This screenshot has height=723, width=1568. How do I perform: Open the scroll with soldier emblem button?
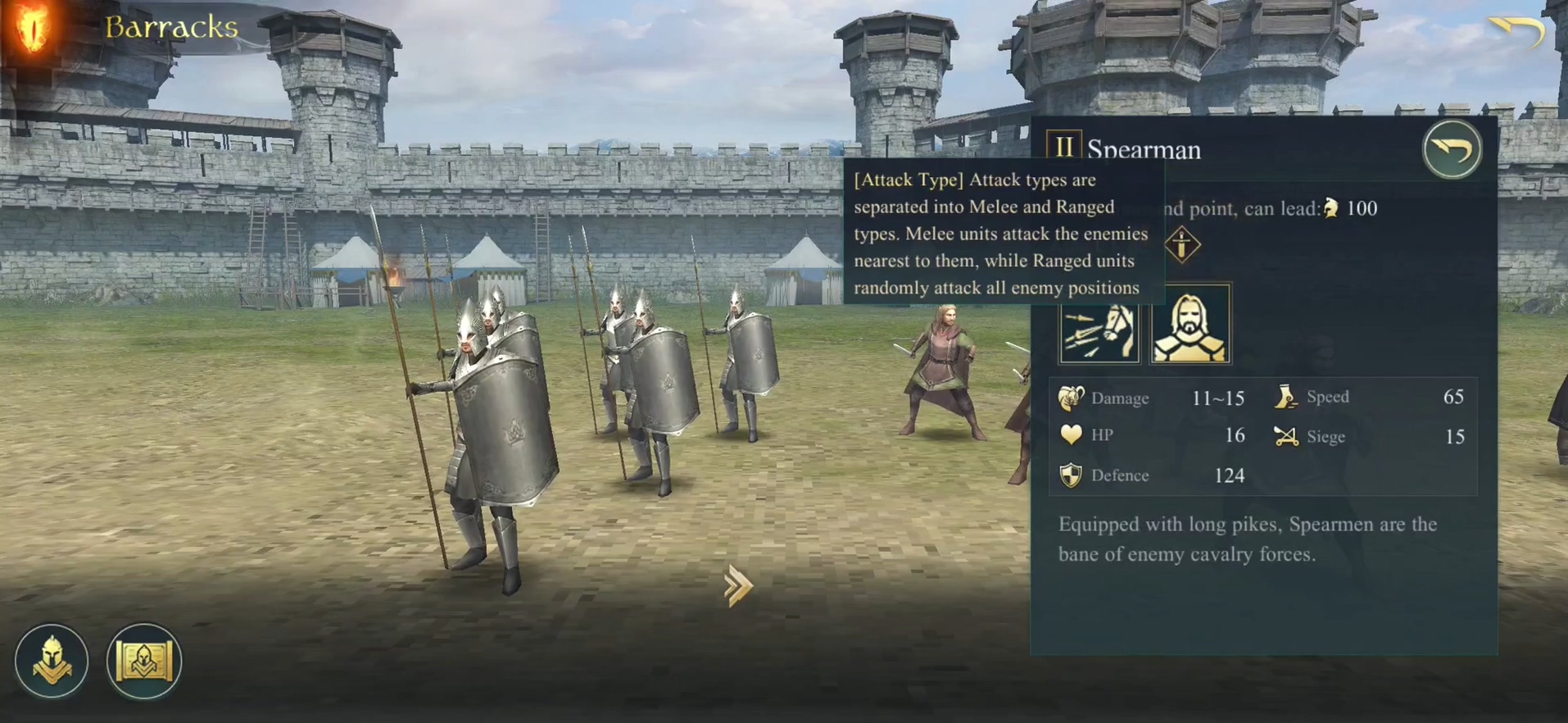coord(144,662)
